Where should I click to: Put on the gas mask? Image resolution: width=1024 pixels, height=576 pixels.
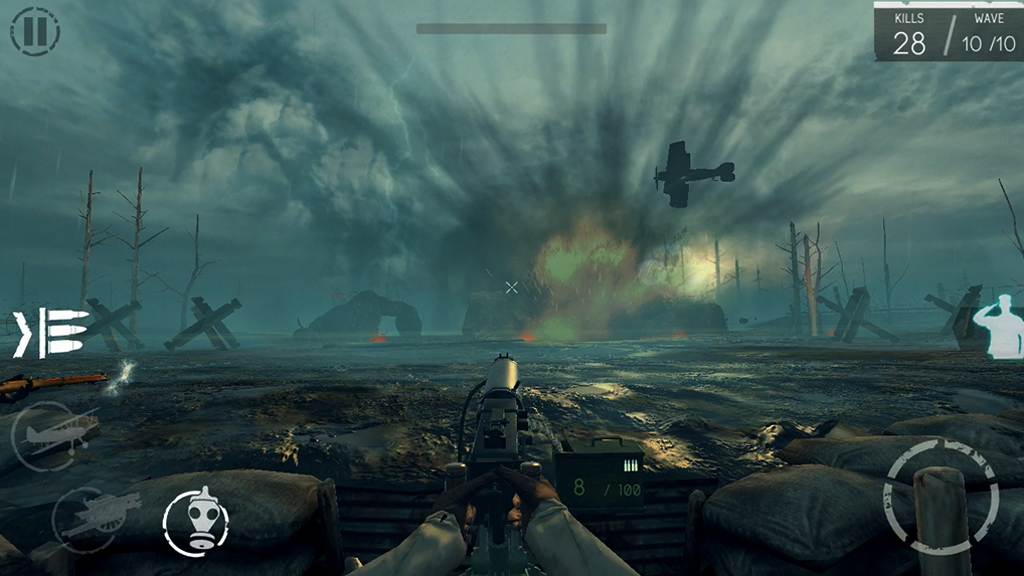(196, 521)
